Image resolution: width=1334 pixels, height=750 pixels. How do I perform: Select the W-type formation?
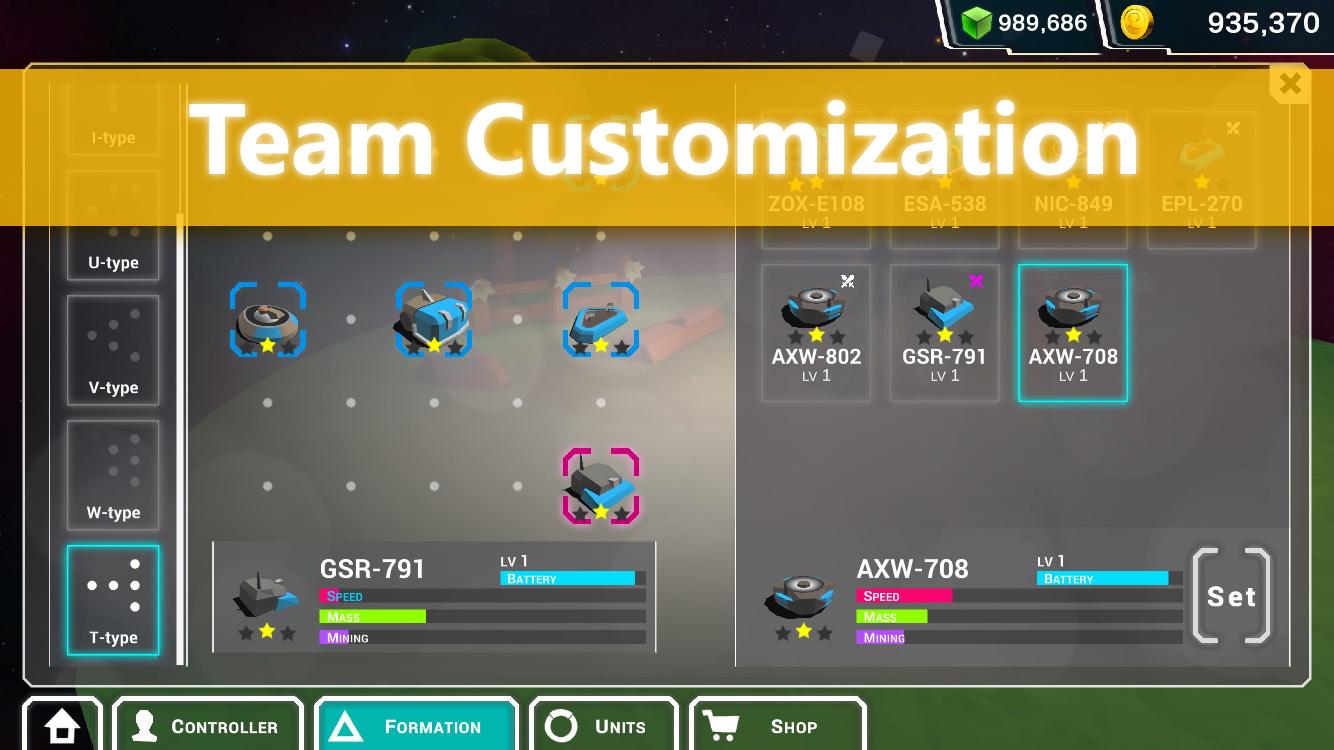(113, 474)
